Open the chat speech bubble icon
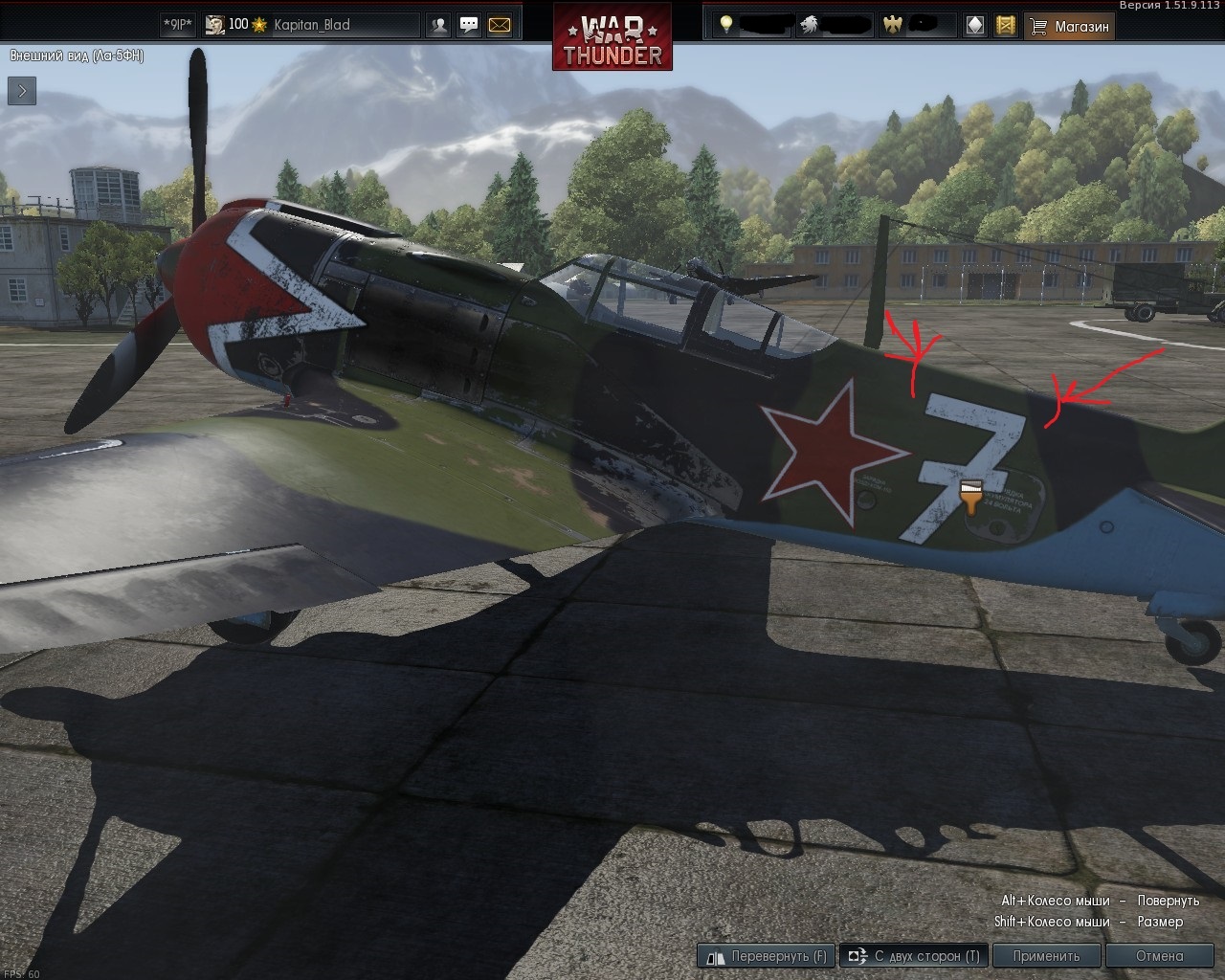Viewport: 1225px width, 980px height. point(469,26)
